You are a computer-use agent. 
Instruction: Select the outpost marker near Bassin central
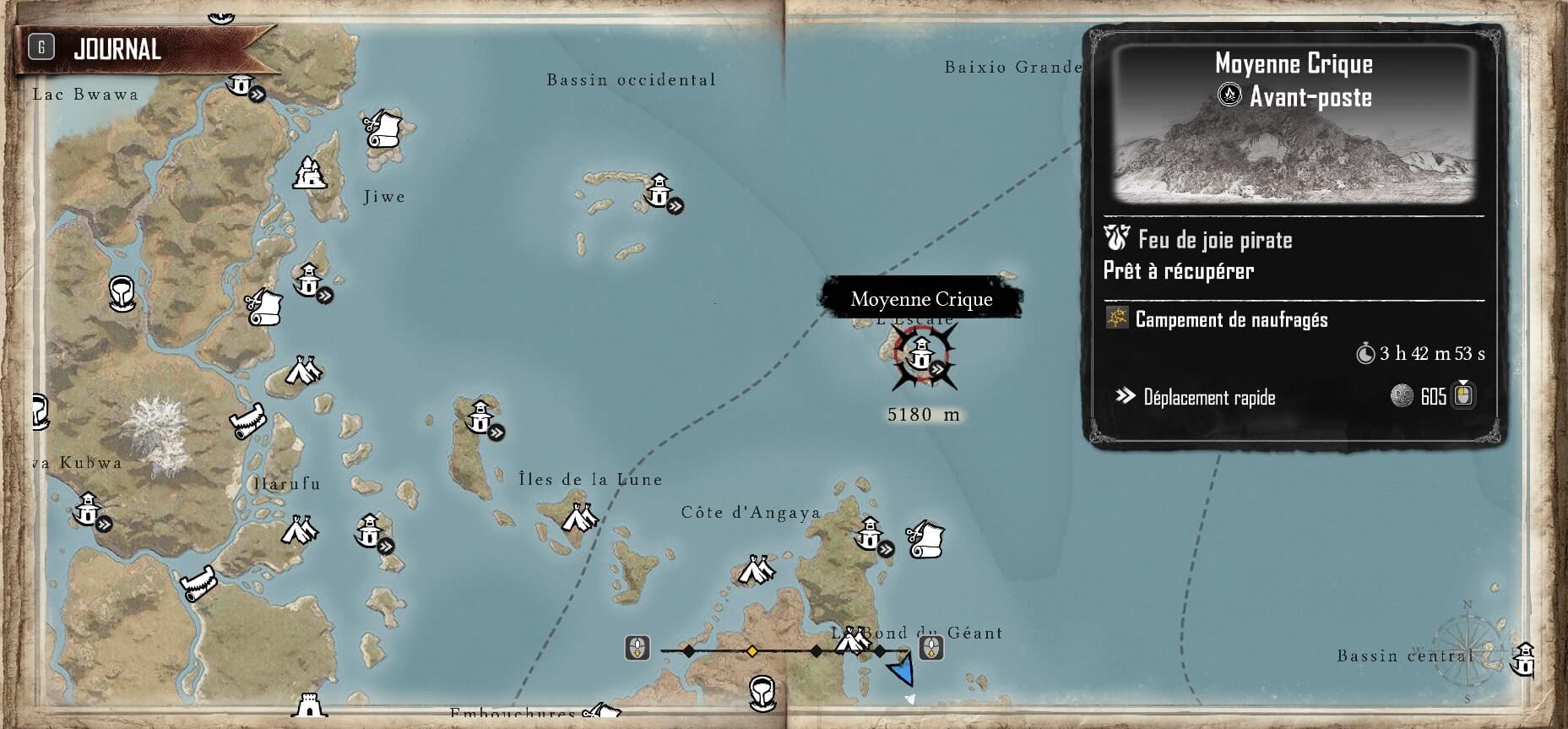[1524, 658]
